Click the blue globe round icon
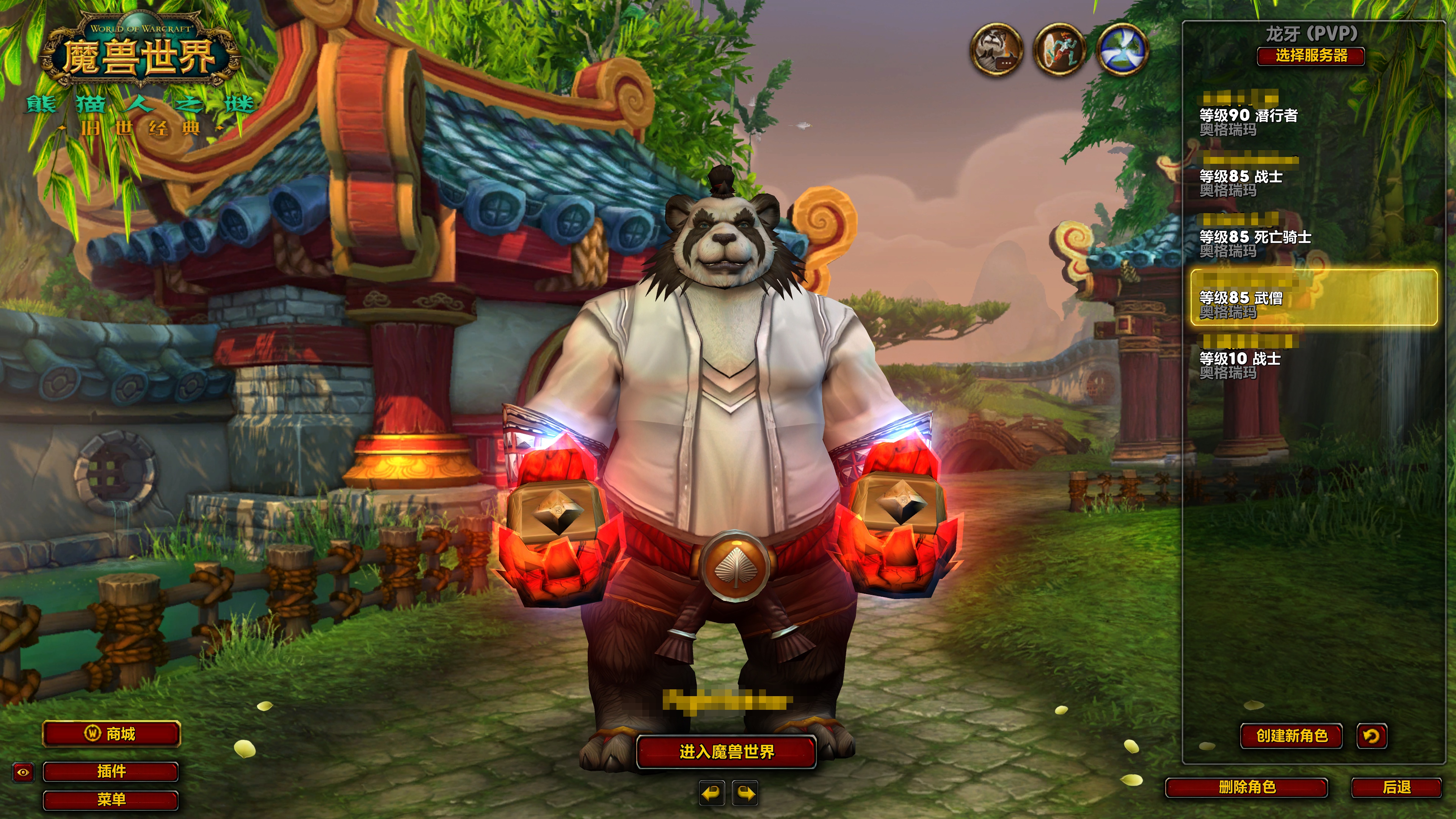The height and width of the screenshot is (819, 1456). pos(1122,50)
